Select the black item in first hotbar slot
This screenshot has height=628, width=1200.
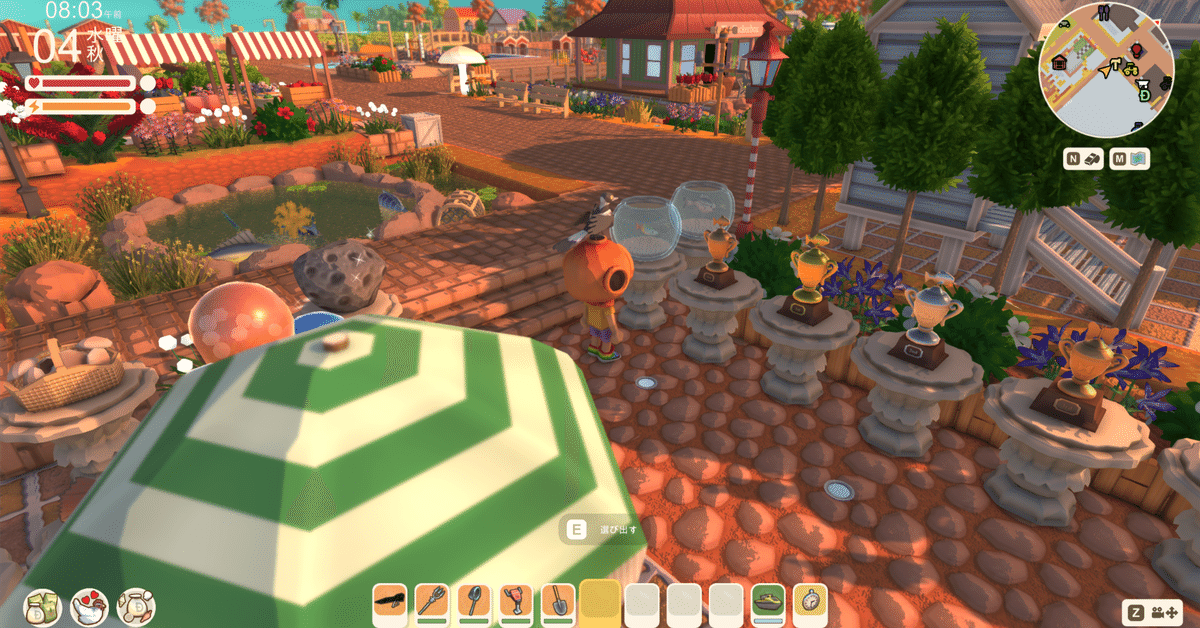click(x=390, y=601)
